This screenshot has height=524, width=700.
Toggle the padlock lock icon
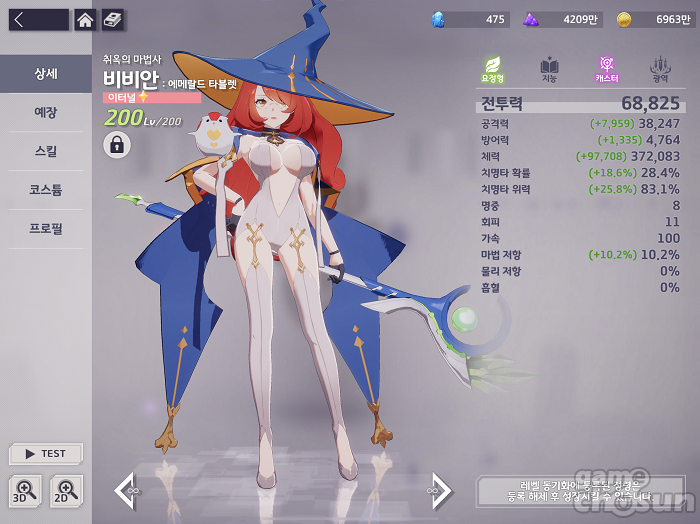click(117, 145)
